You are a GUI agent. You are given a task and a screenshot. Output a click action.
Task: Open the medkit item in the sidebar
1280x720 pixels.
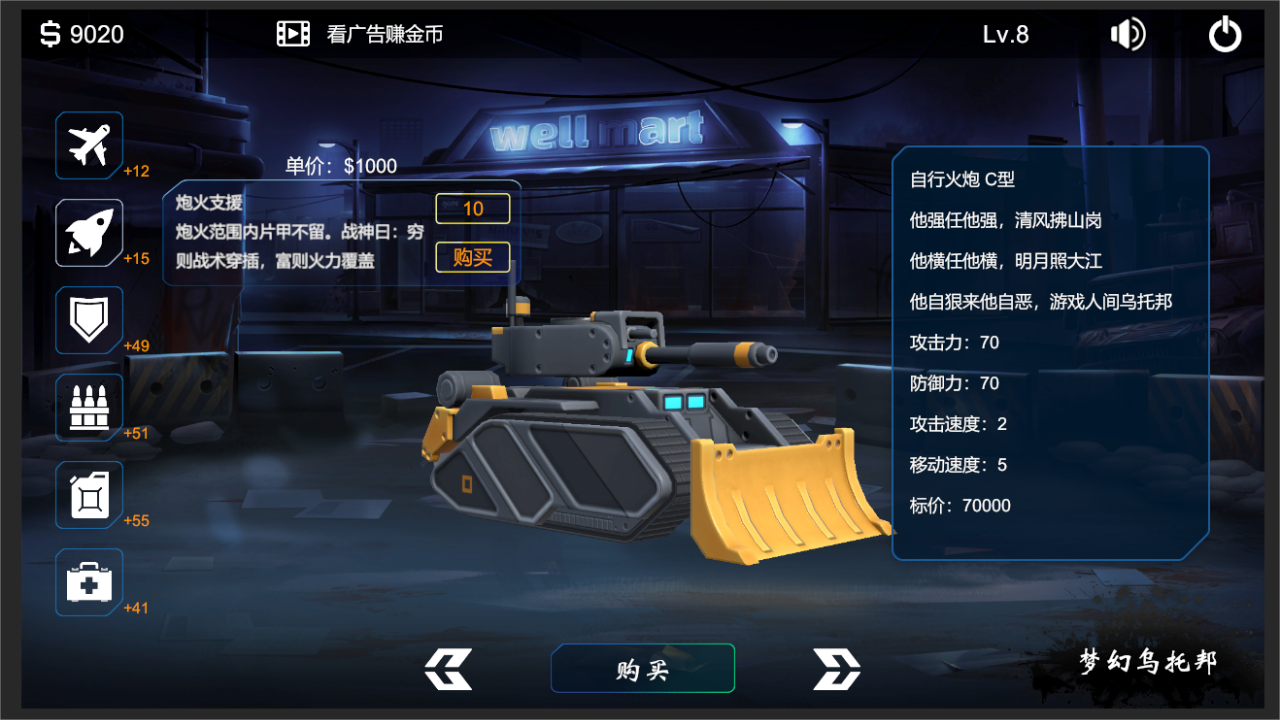(x=88, y=581)
